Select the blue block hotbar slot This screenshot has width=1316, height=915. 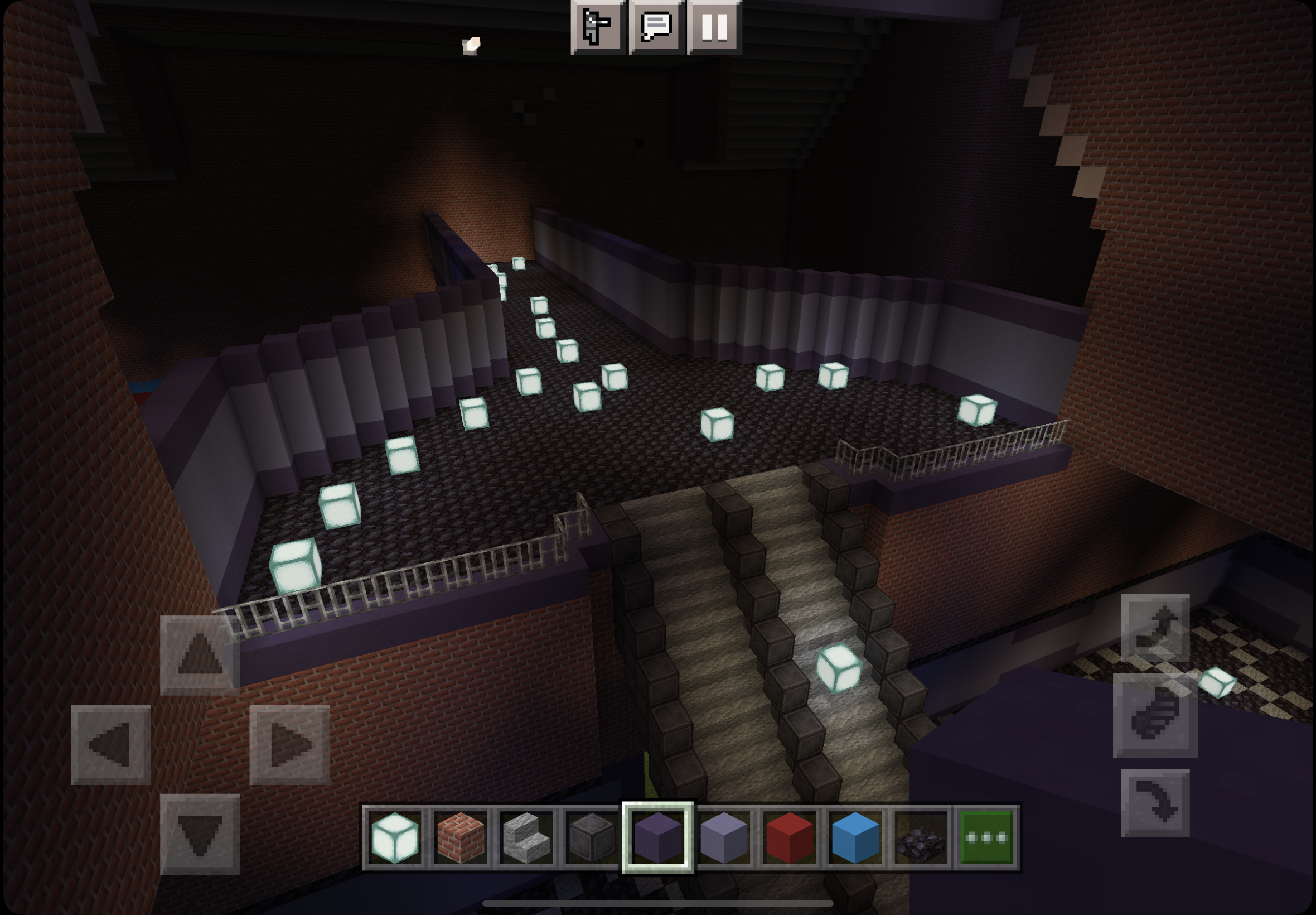855,837
